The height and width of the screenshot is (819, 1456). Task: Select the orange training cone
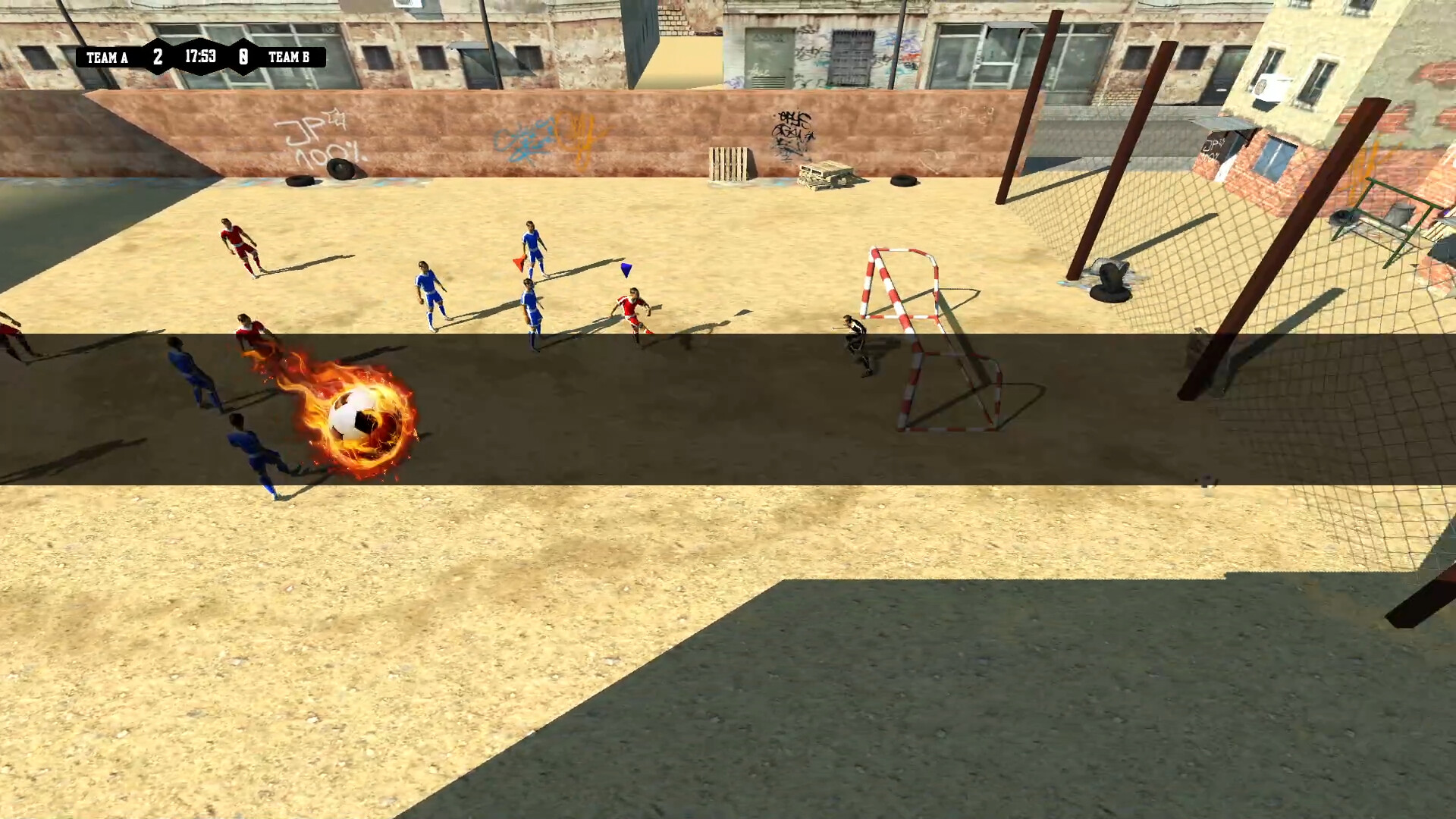pyautogui.click(x=519, y=264)
